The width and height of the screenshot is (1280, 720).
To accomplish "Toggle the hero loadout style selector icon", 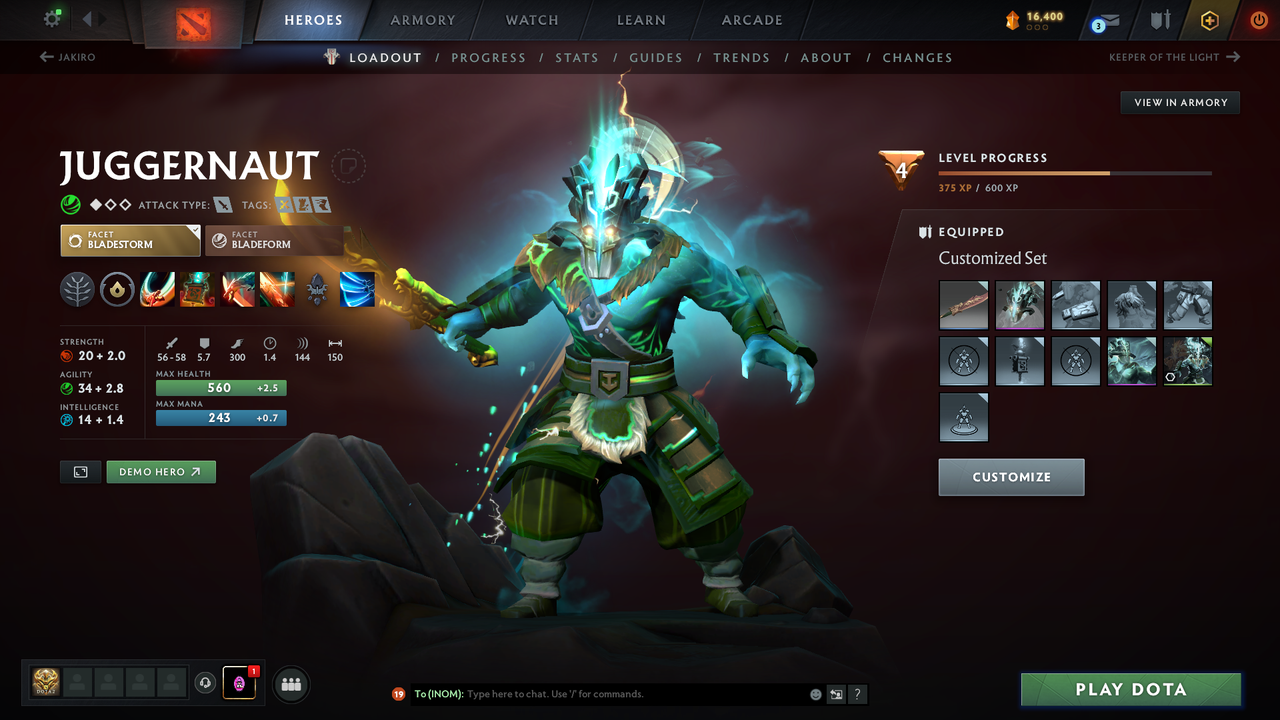I will click(80, 471).
